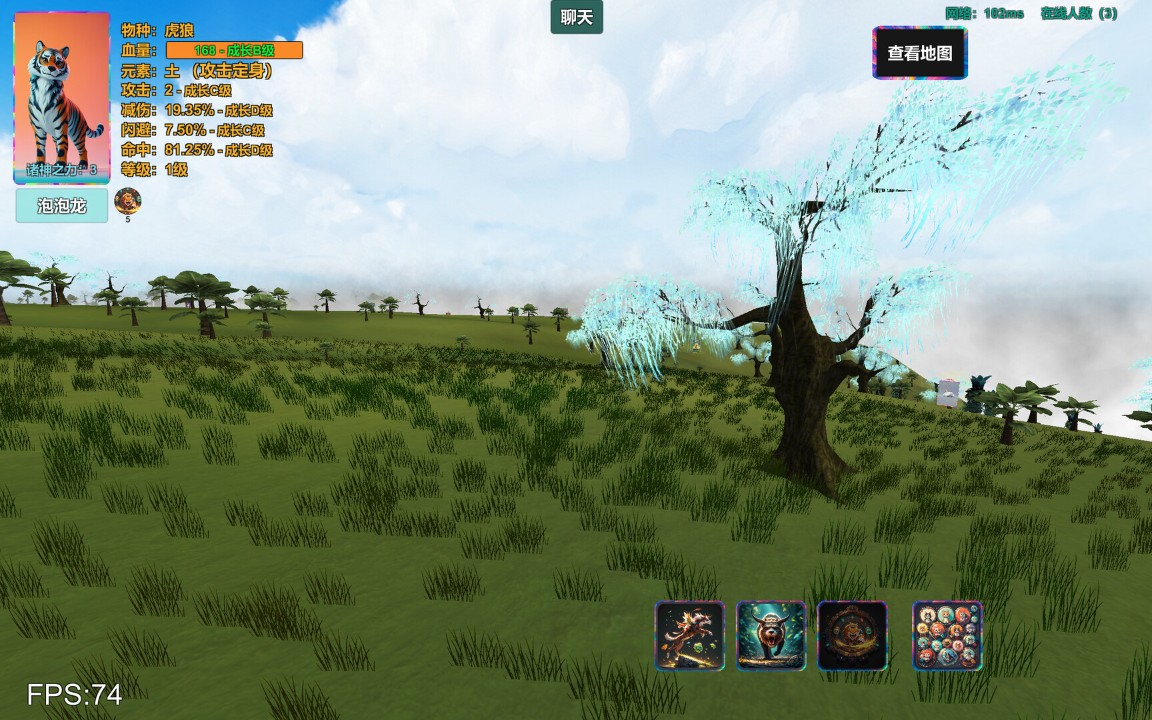The height and width of the screenshot is (720, 1152).
Task: Click the 泡泡龙 name button
Action: pyautogui.click(x=62, y=207)
